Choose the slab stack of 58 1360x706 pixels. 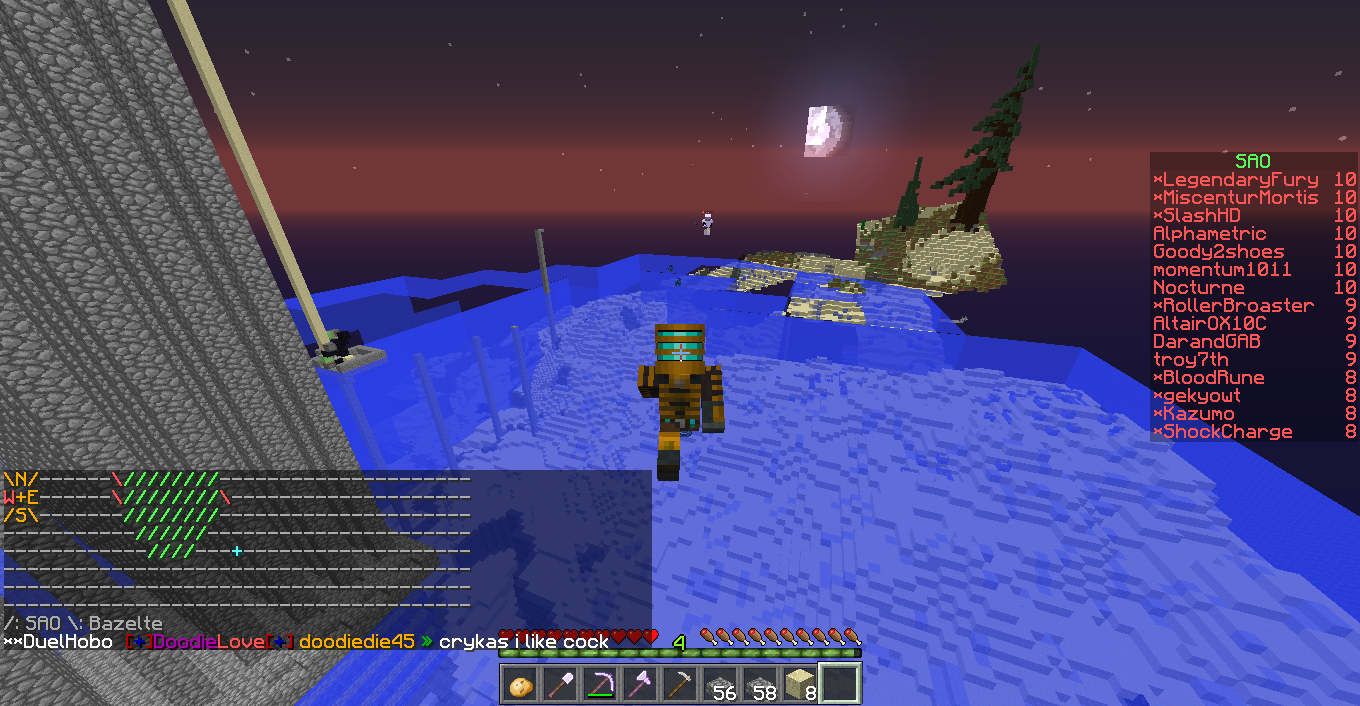(760, 686)
